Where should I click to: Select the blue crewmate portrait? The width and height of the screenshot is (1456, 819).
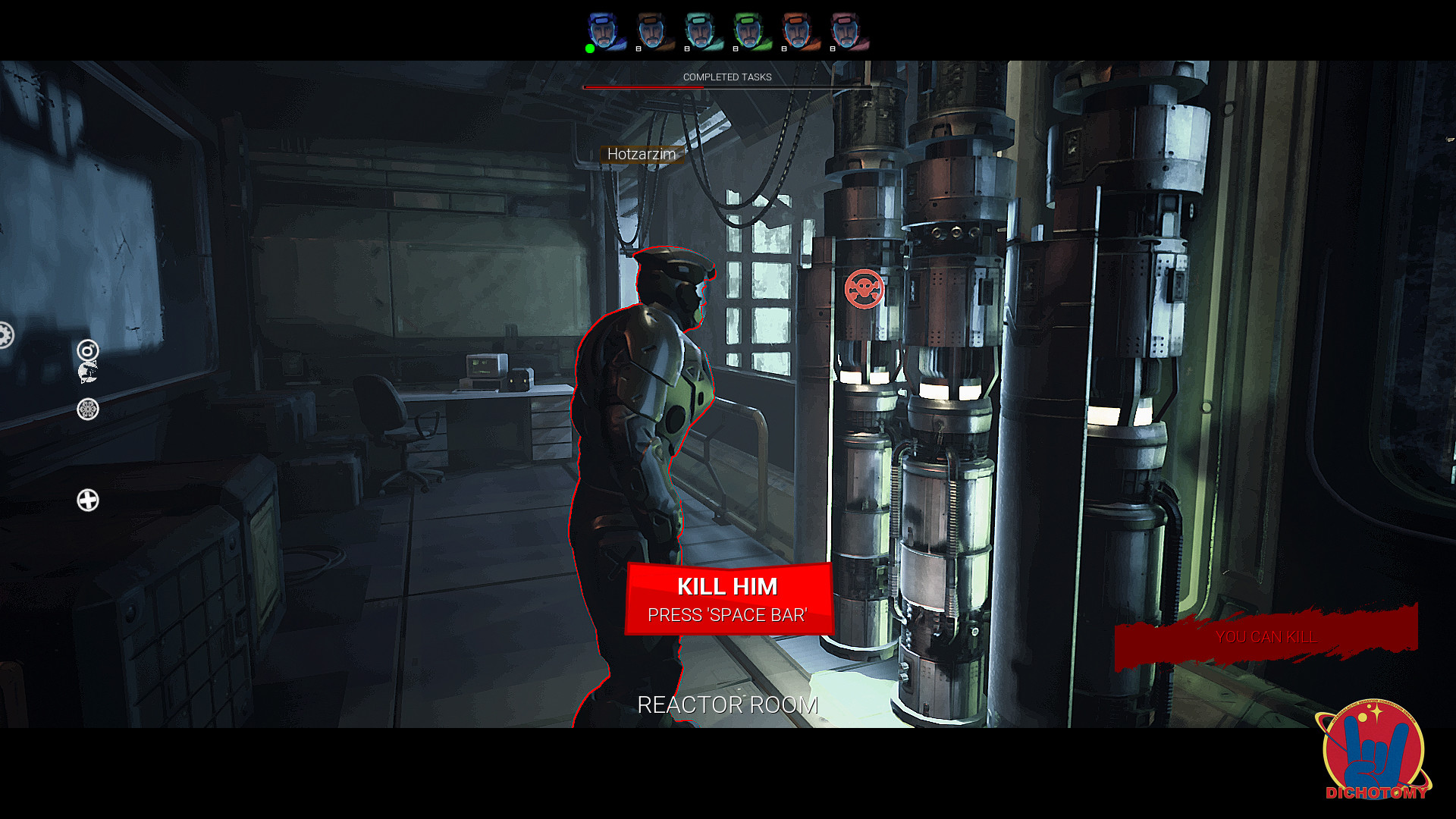click(604, 30)
